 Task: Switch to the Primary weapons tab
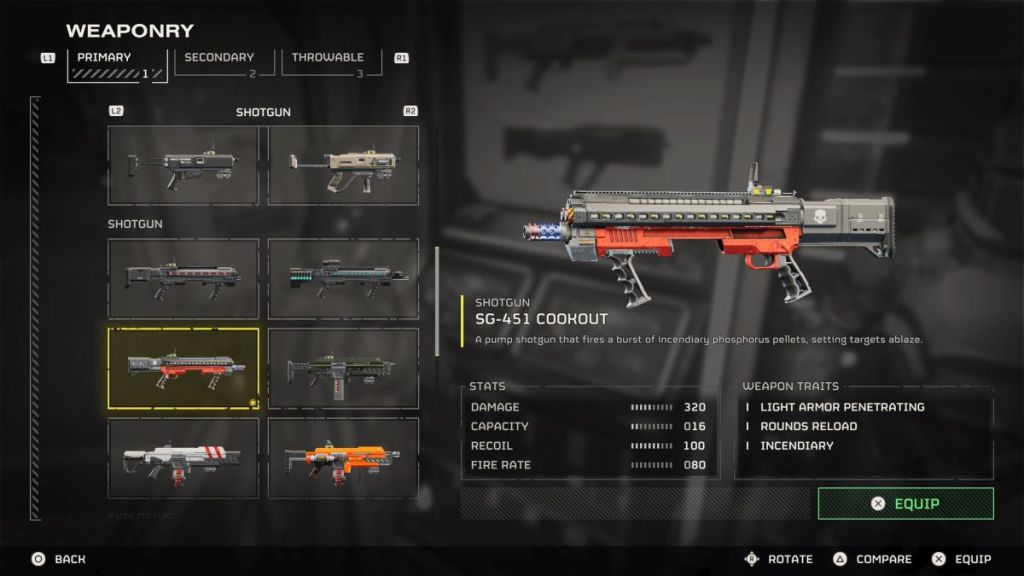tap(117, 64)
